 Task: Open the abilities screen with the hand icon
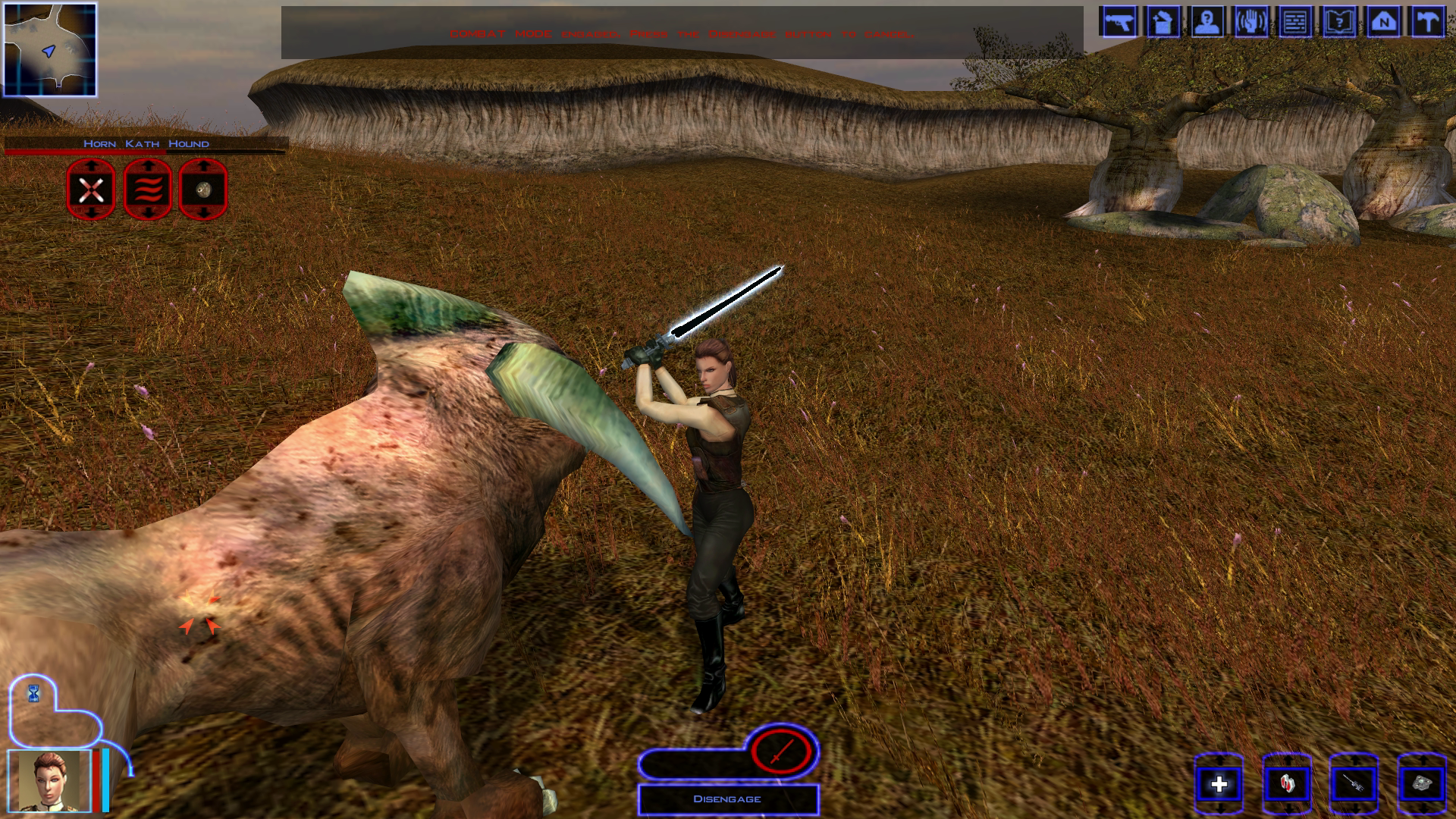1250,21
